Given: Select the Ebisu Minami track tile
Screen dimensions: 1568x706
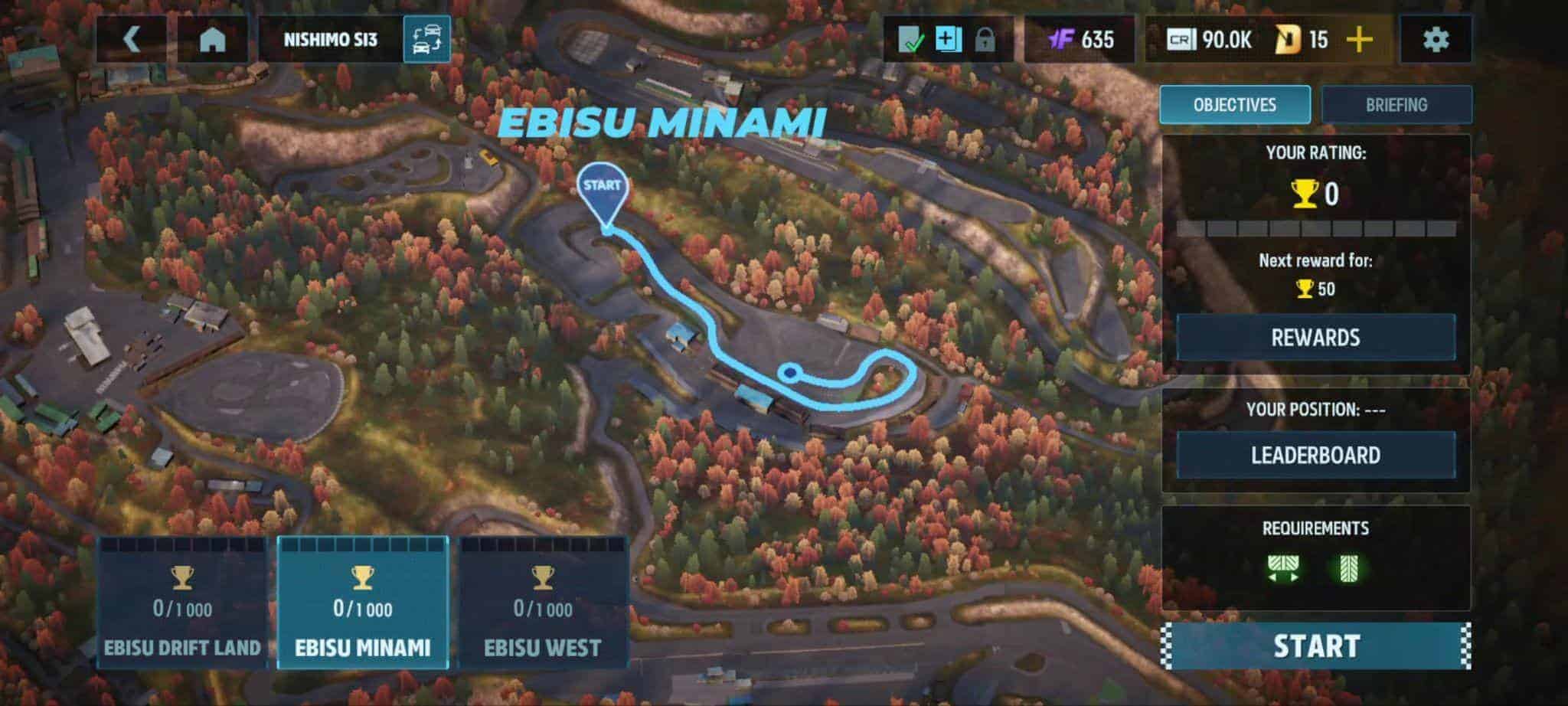Looking at the screenshot, I should coord(362,603).
